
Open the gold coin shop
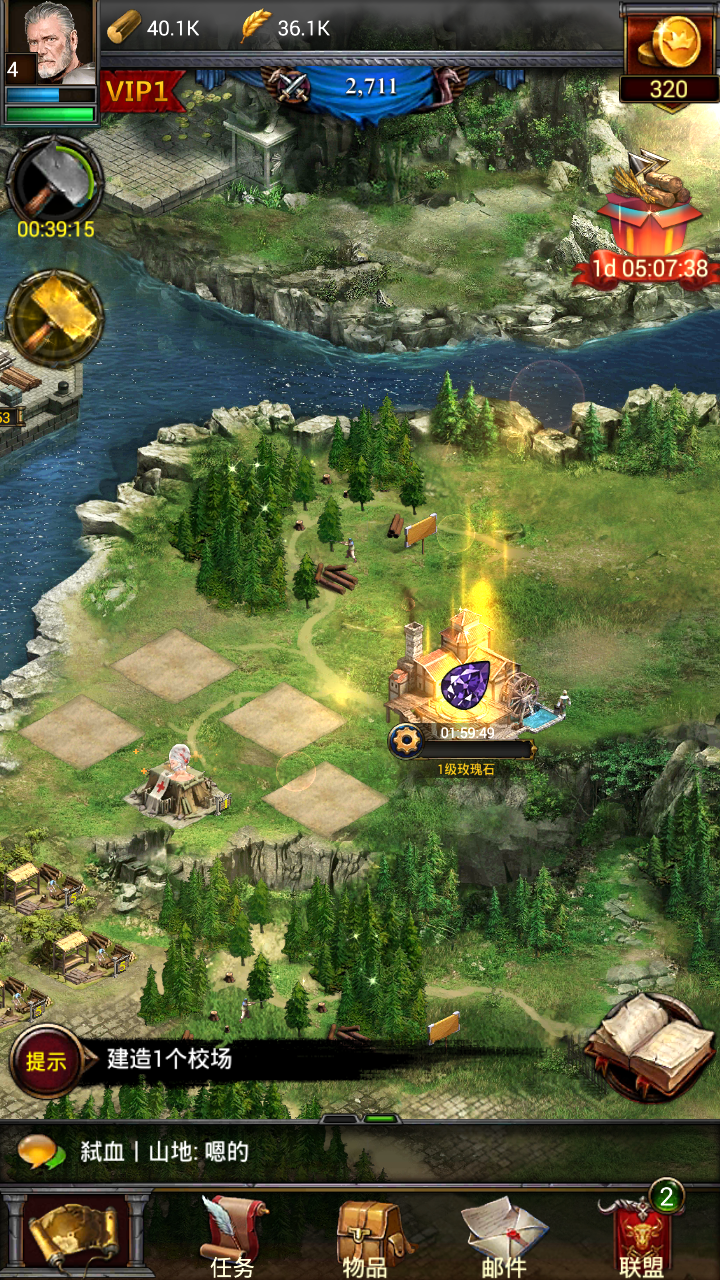tap(668, 55)
